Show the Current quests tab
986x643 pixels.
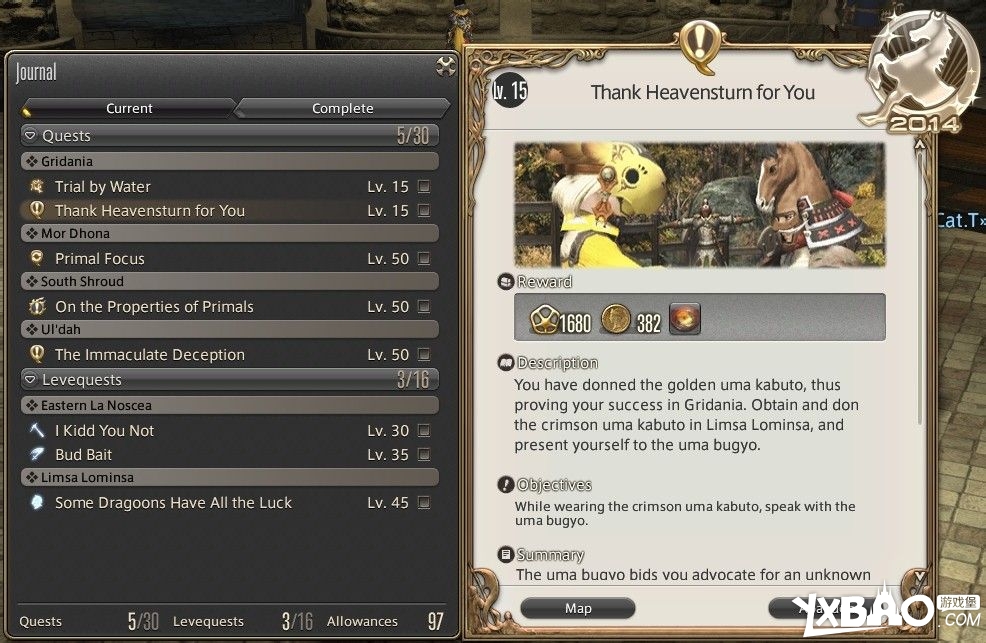point(129,108)
